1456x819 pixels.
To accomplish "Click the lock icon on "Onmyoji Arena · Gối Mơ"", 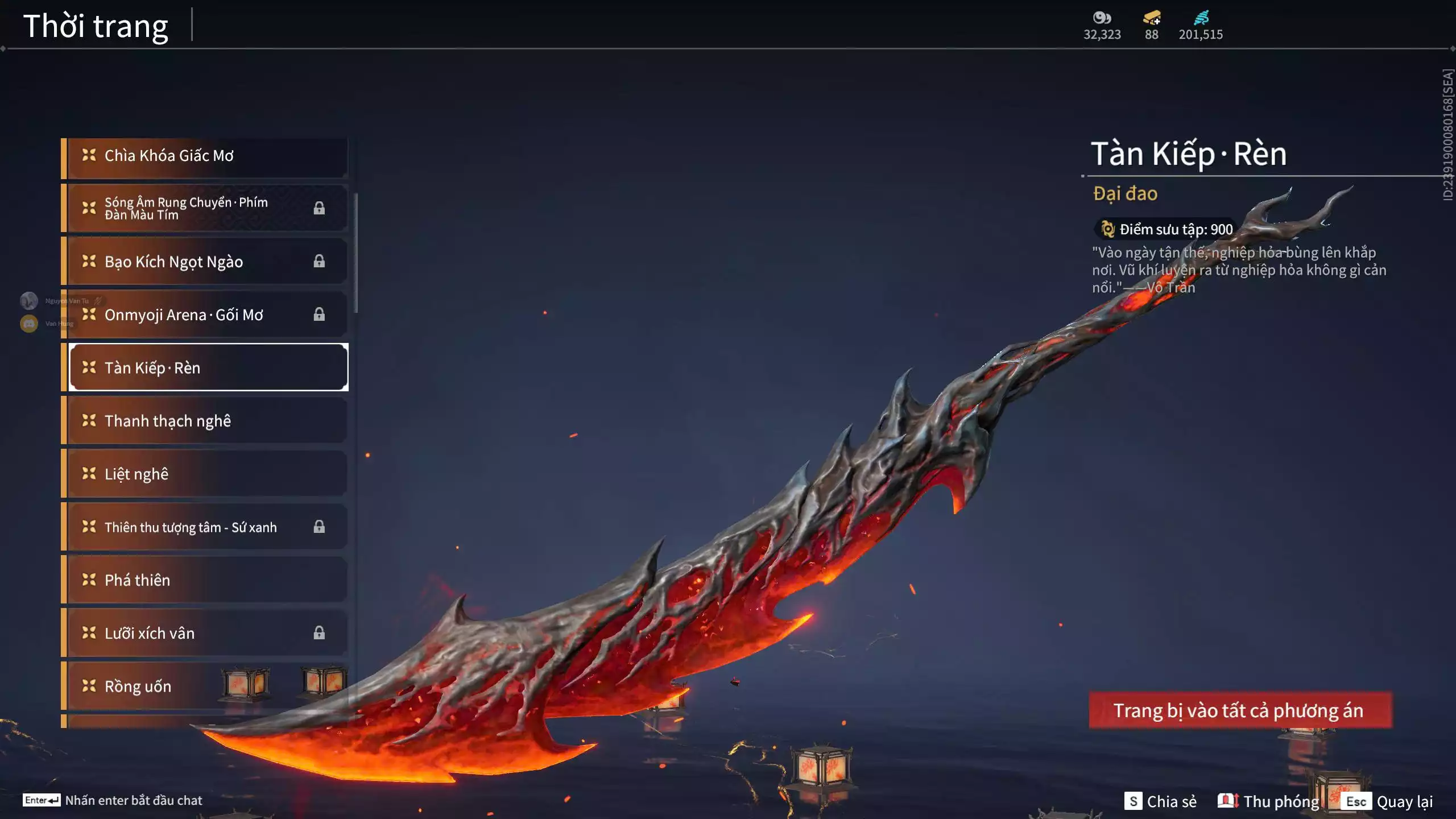I will tap(319, 315).
